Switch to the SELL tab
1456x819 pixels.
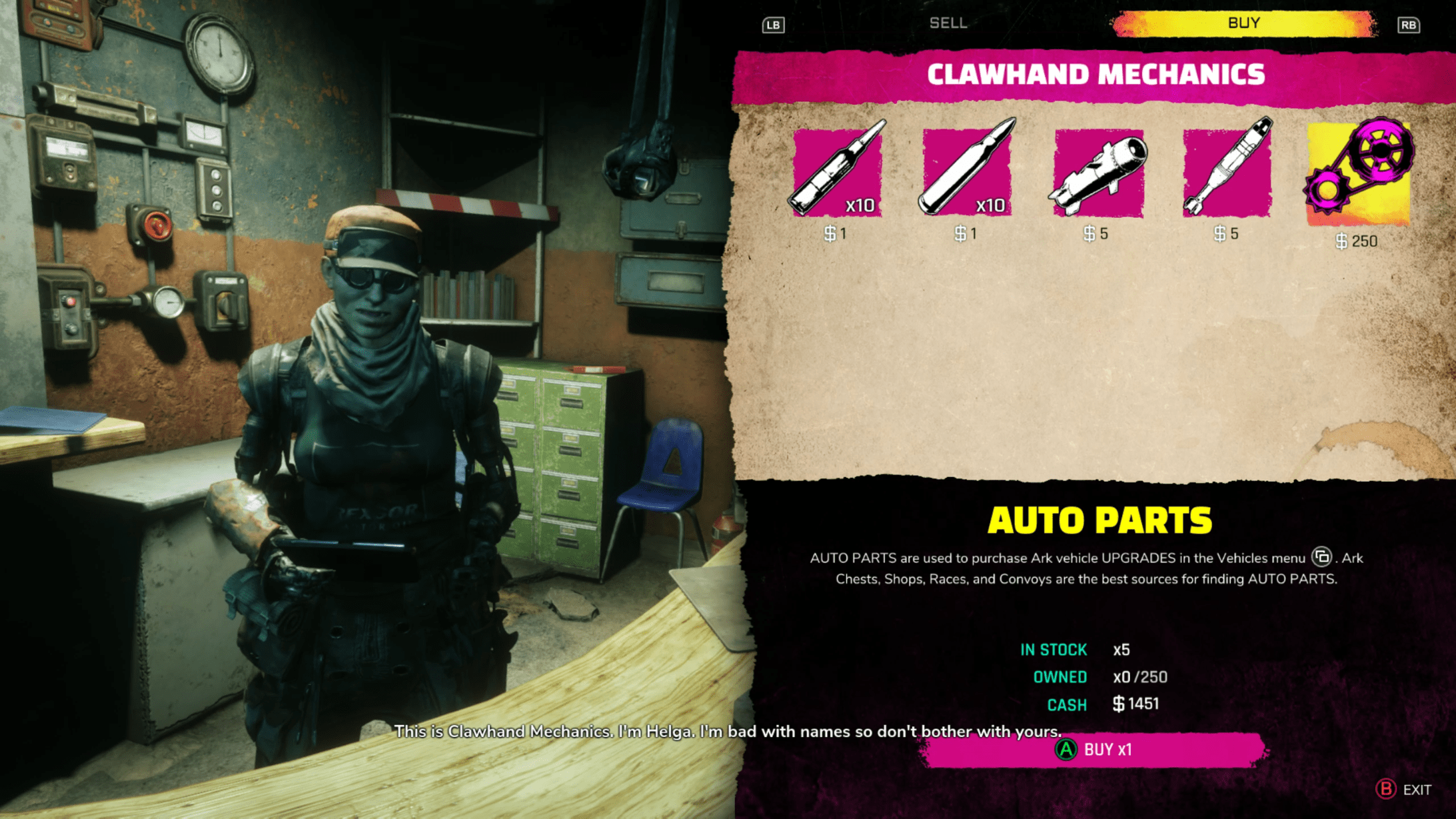click(948, 23)
